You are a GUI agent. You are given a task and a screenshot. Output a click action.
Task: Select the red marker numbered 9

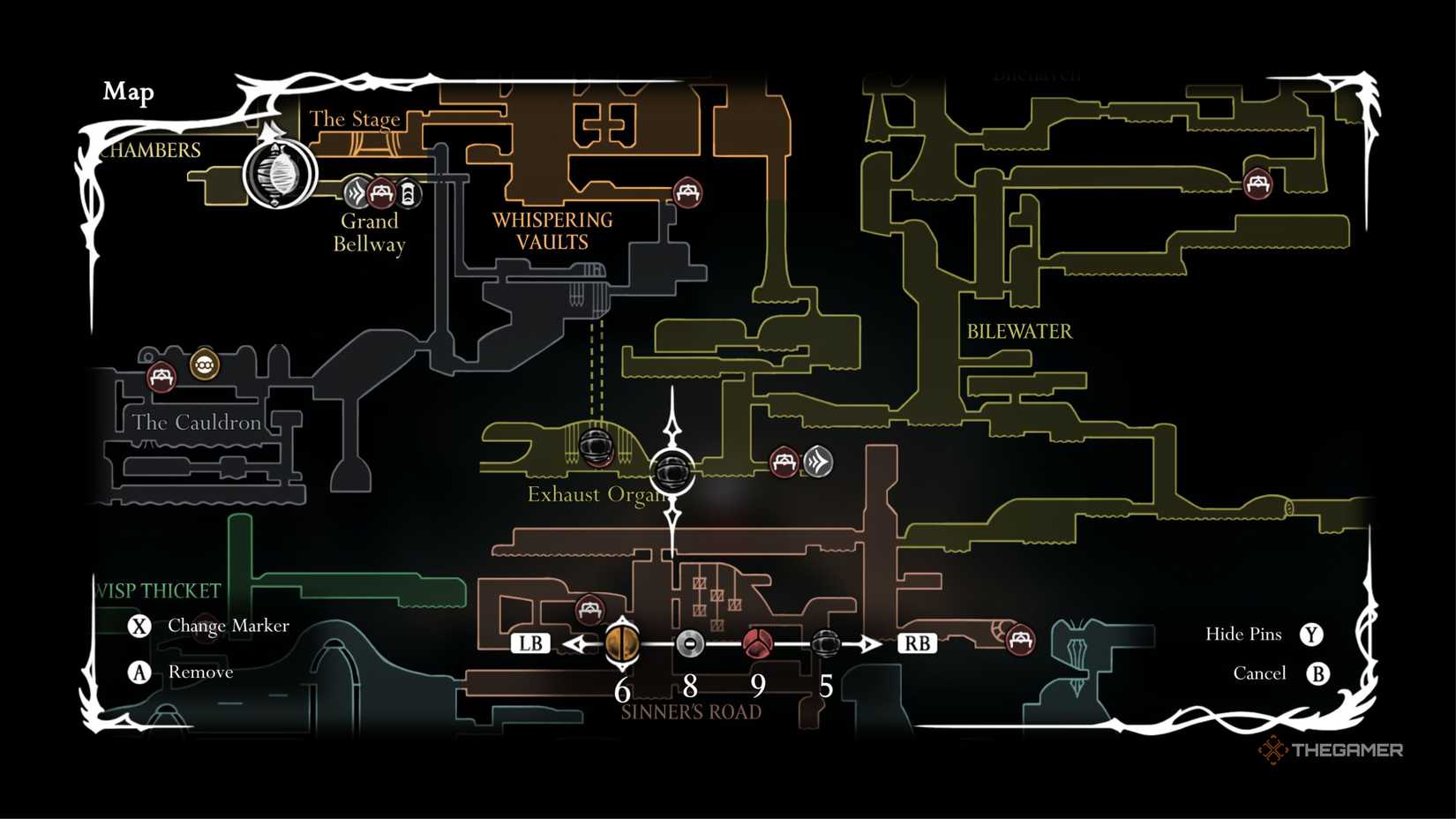[x=759, y=644]
